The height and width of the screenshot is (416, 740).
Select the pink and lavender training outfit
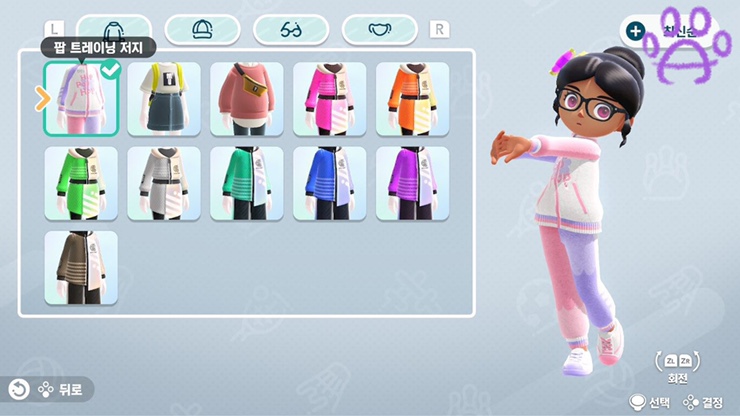(81, 99)
